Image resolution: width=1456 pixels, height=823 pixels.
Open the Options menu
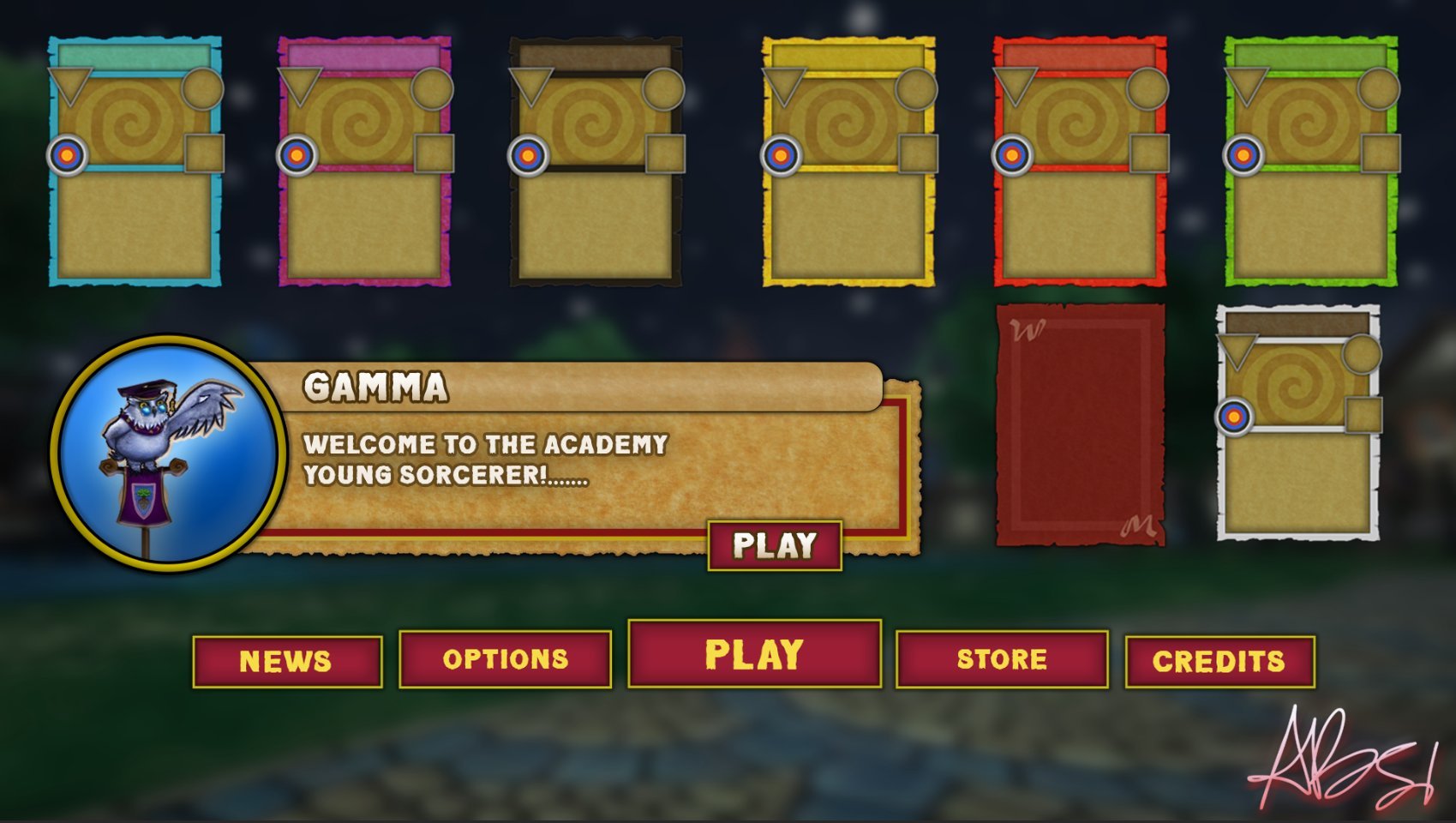click(505, 658)
